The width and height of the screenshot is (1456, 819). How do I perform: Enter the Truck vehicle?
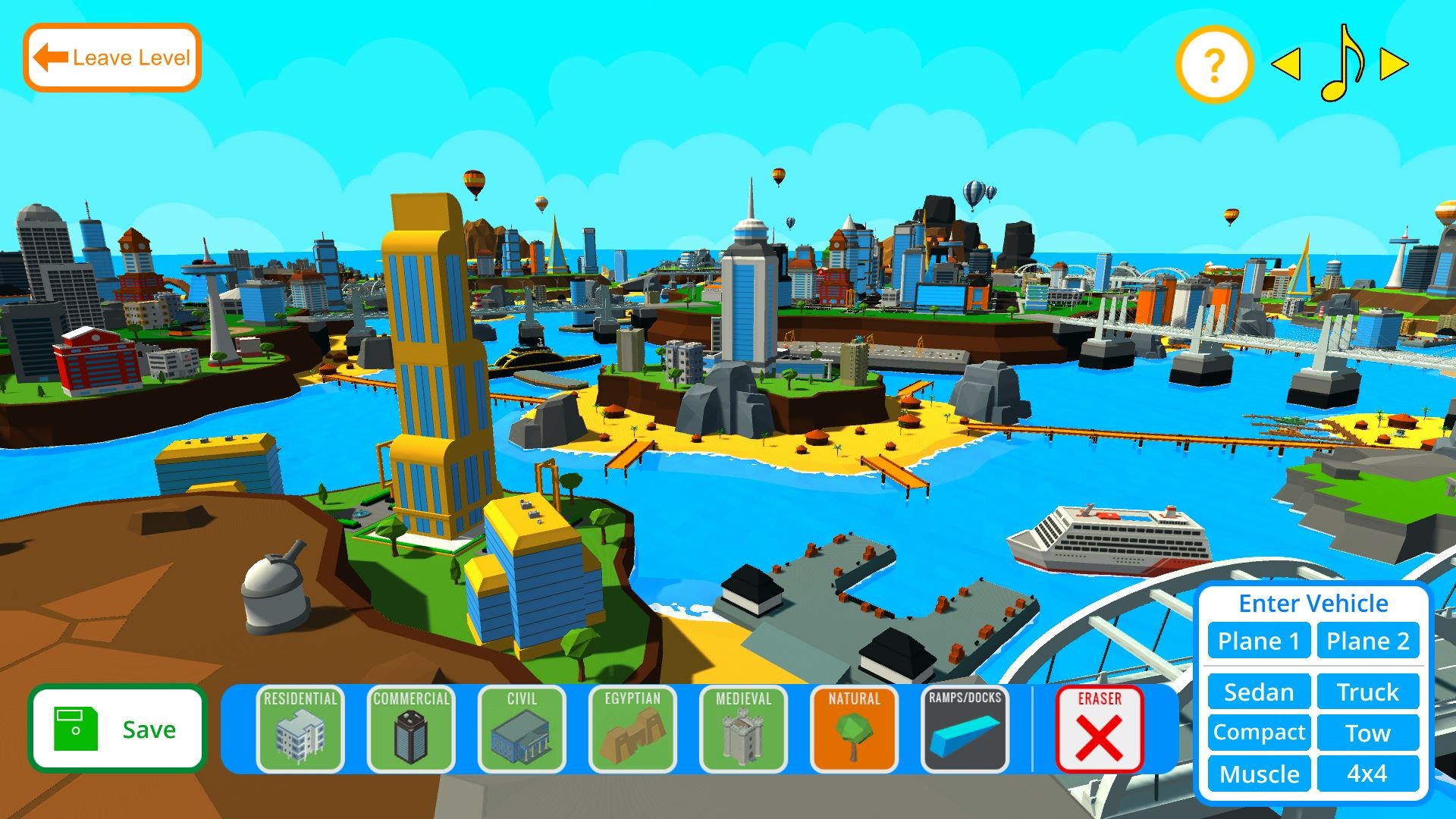pos(1368,692)
